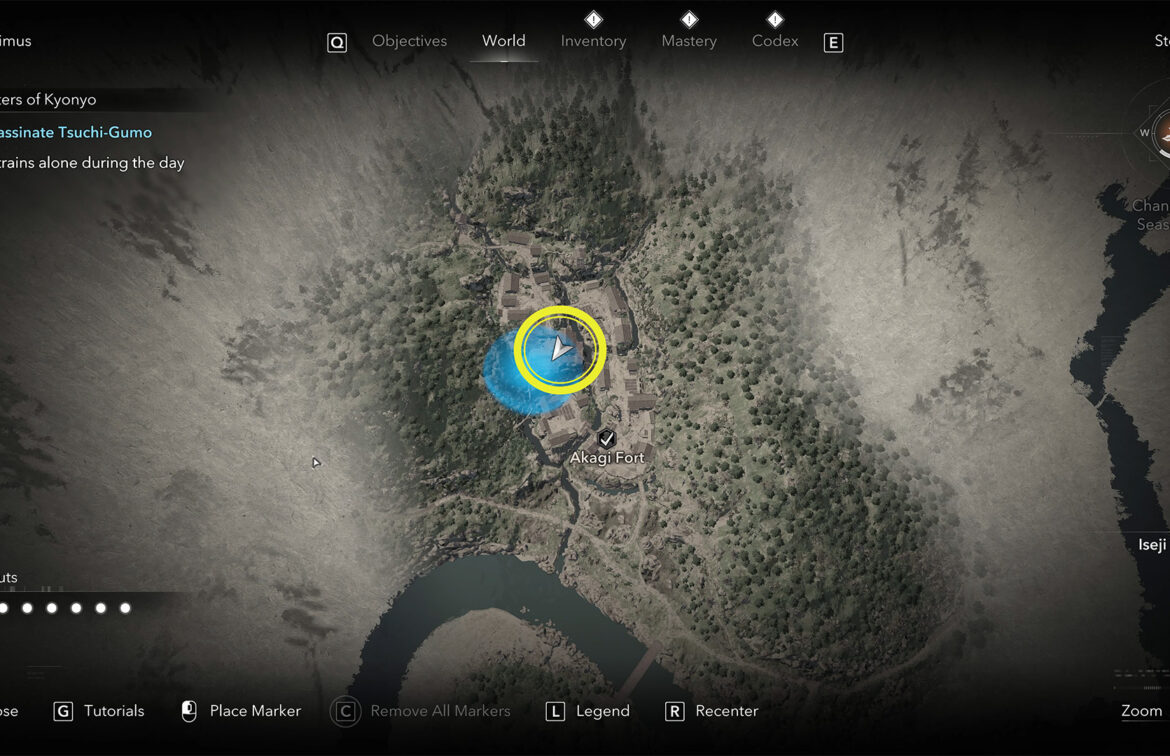Open the map Legend
The height and width of the screenshot is (756, 1170).
tap(602, 711)
